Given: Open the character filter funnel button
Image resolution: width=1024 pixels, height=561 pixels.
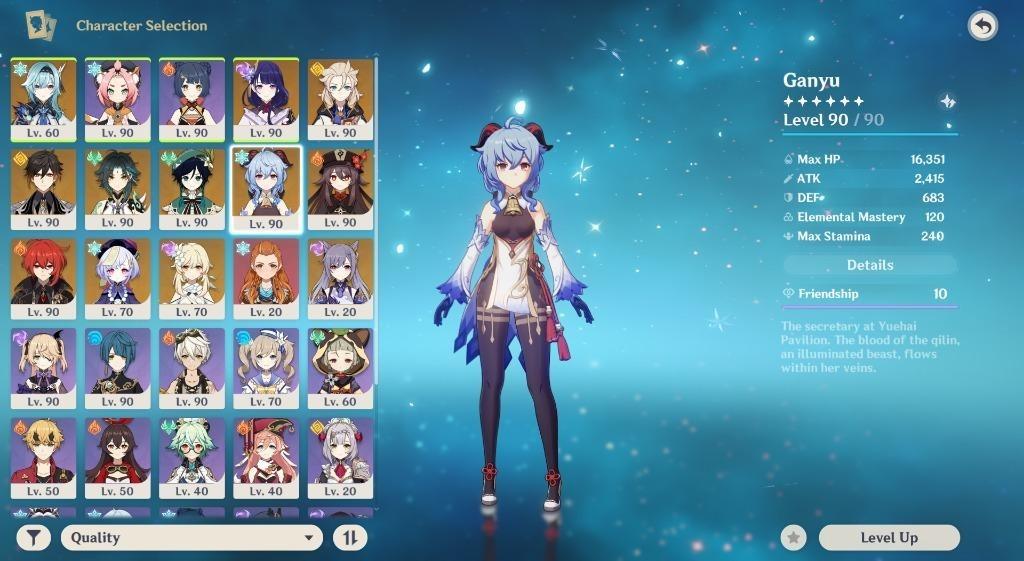Looking at the screenshot, I should pos(33,538).
